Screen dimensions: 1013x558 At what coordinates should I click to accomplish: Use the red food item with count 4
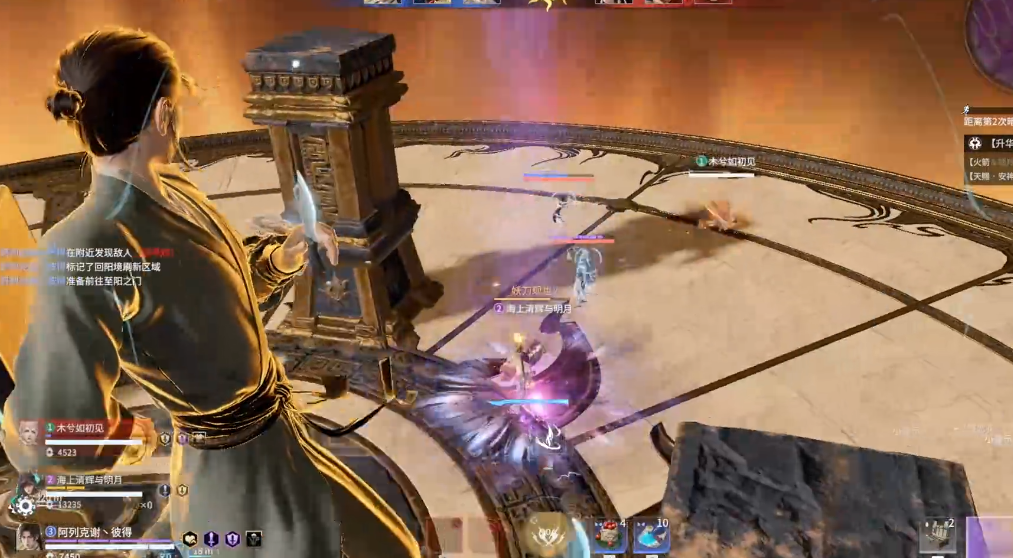tap(608, 535)
